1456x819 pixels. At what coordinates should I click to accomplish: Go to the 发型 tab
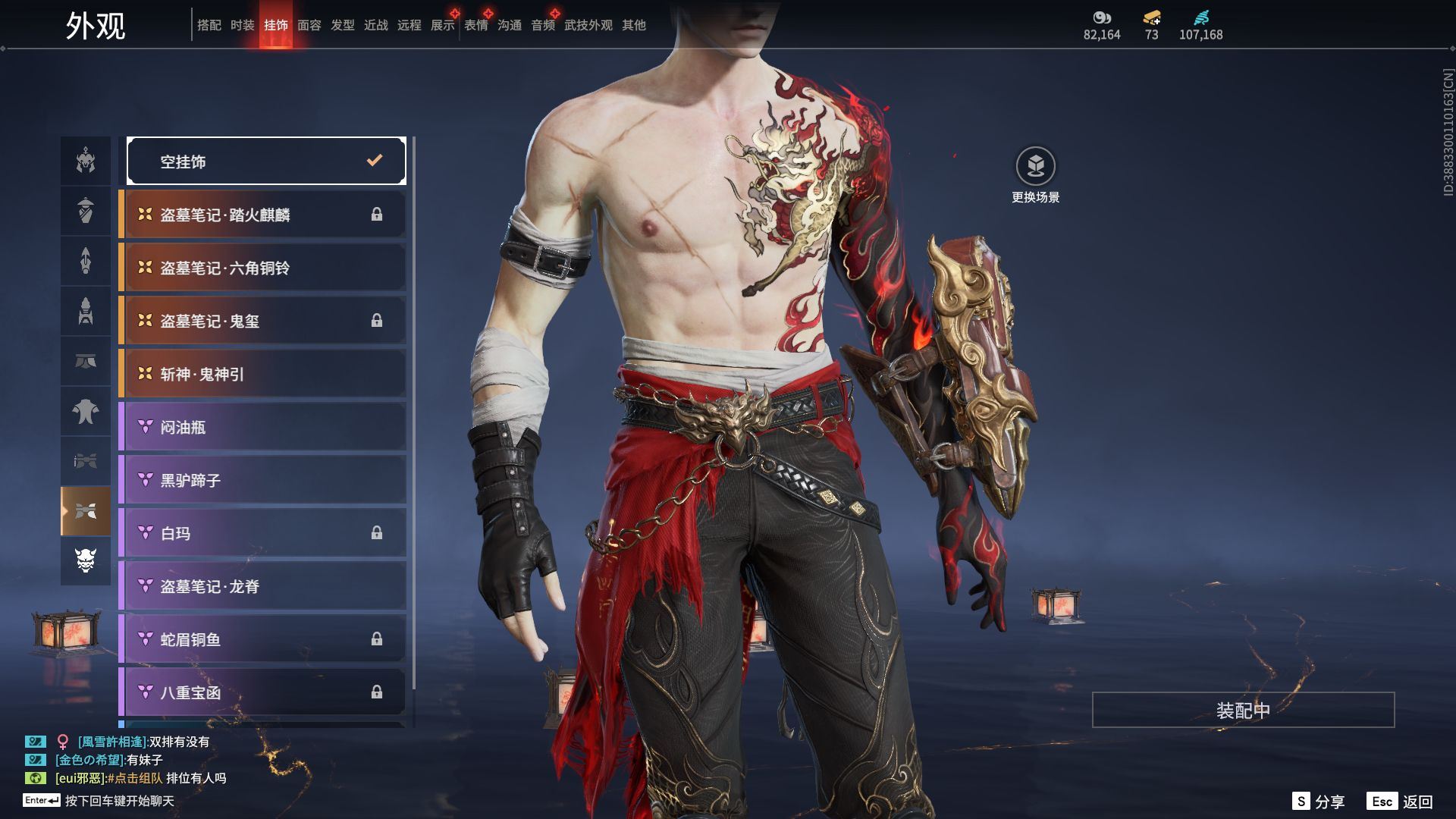(343, 25)
